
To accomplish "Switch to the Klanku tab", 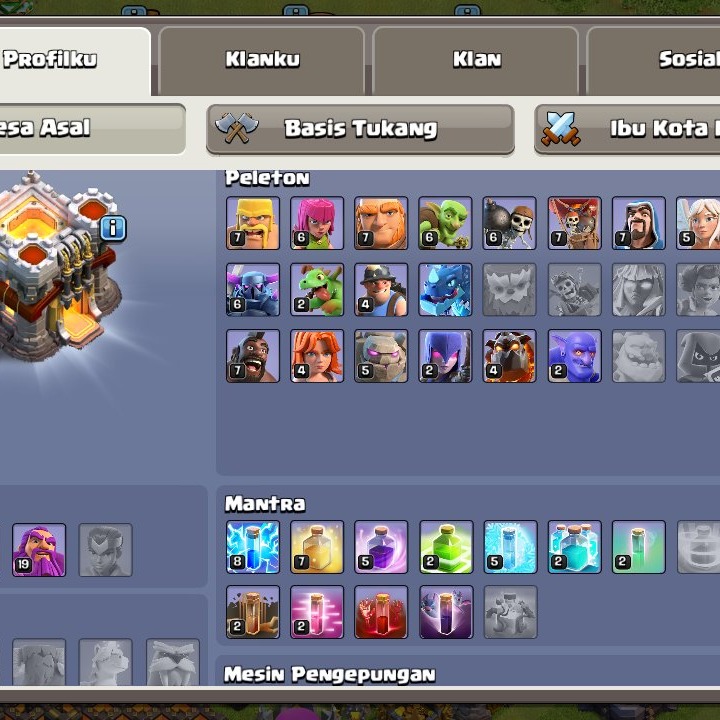I will point(262,60).
